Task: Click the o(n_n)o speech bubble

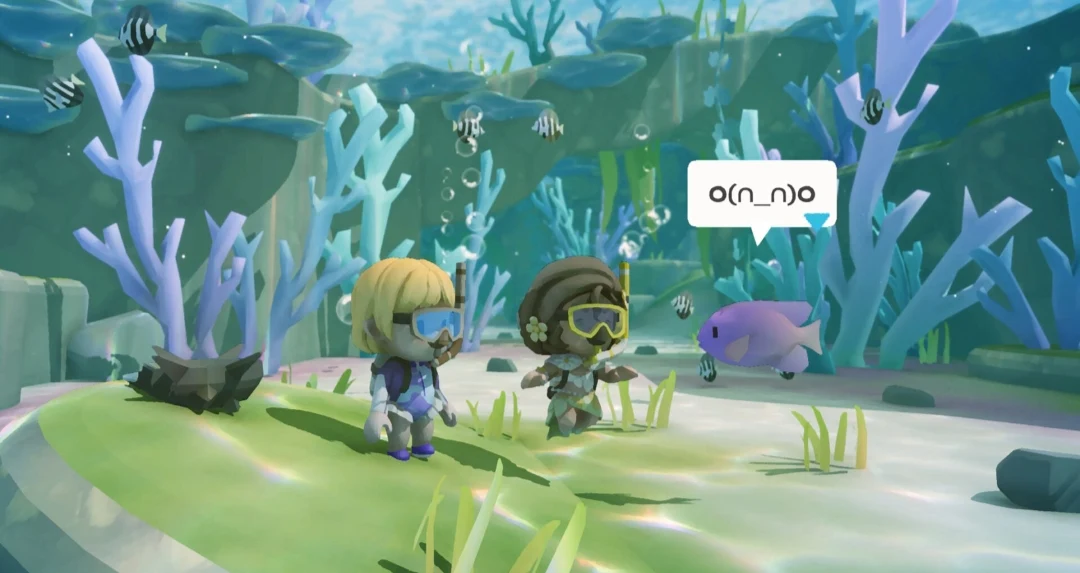Action: (x=760, y=193)
